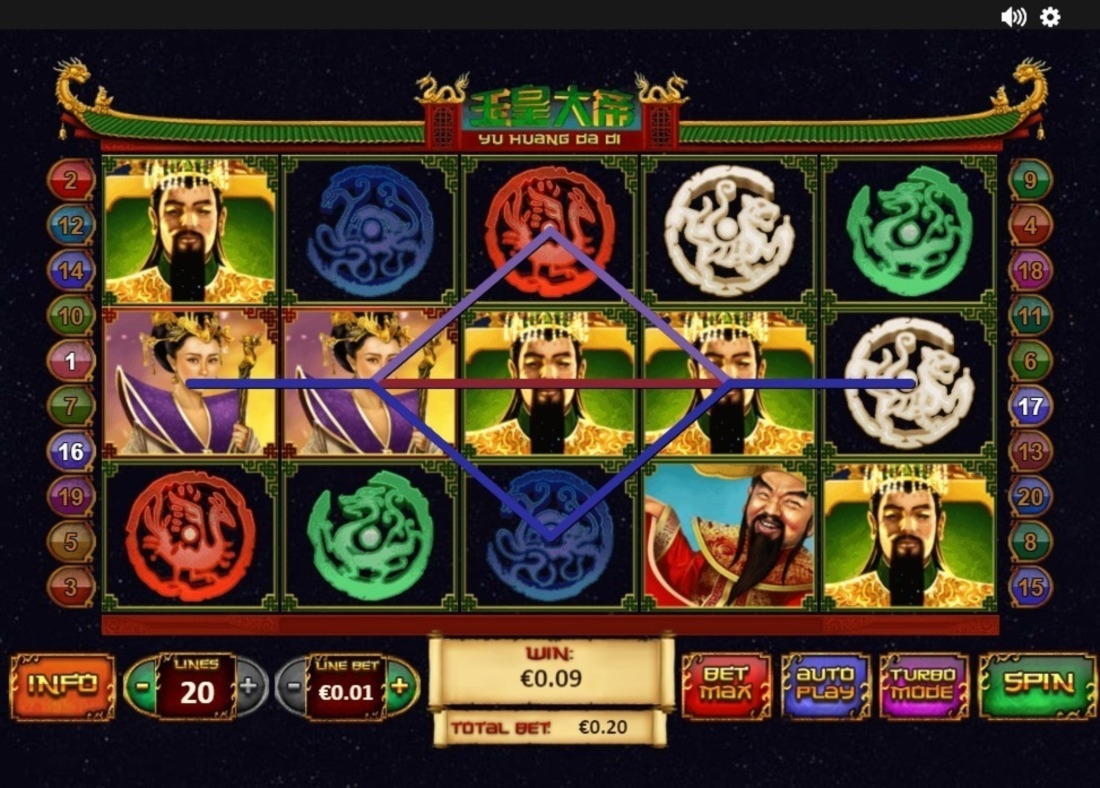Viewport: 1100px width, 788px height.
Task: Increase the number of lines
Action: click(x=250, y=687)
